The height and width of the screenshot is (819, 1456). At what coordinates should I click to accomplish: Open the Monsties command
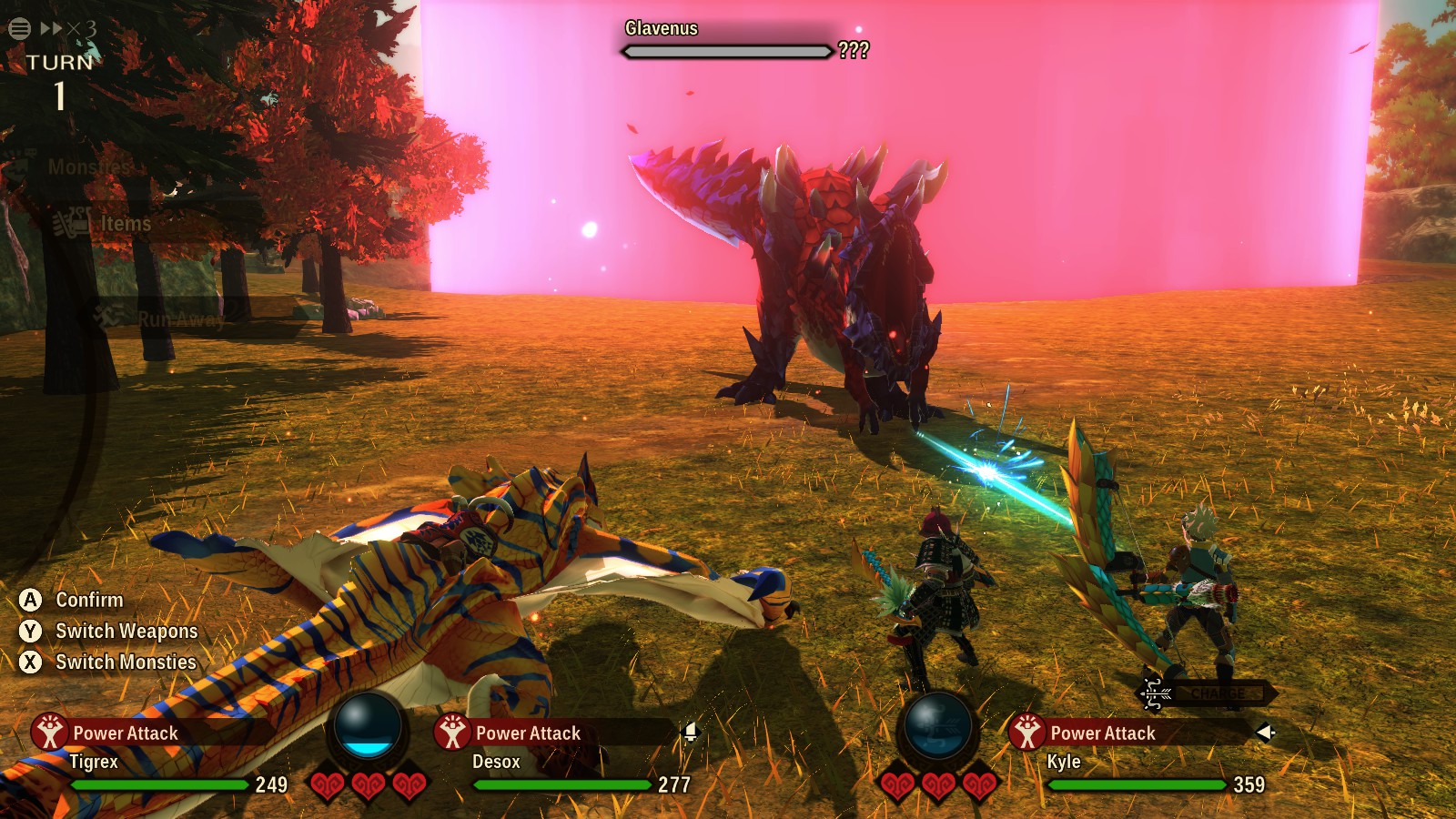89,167
